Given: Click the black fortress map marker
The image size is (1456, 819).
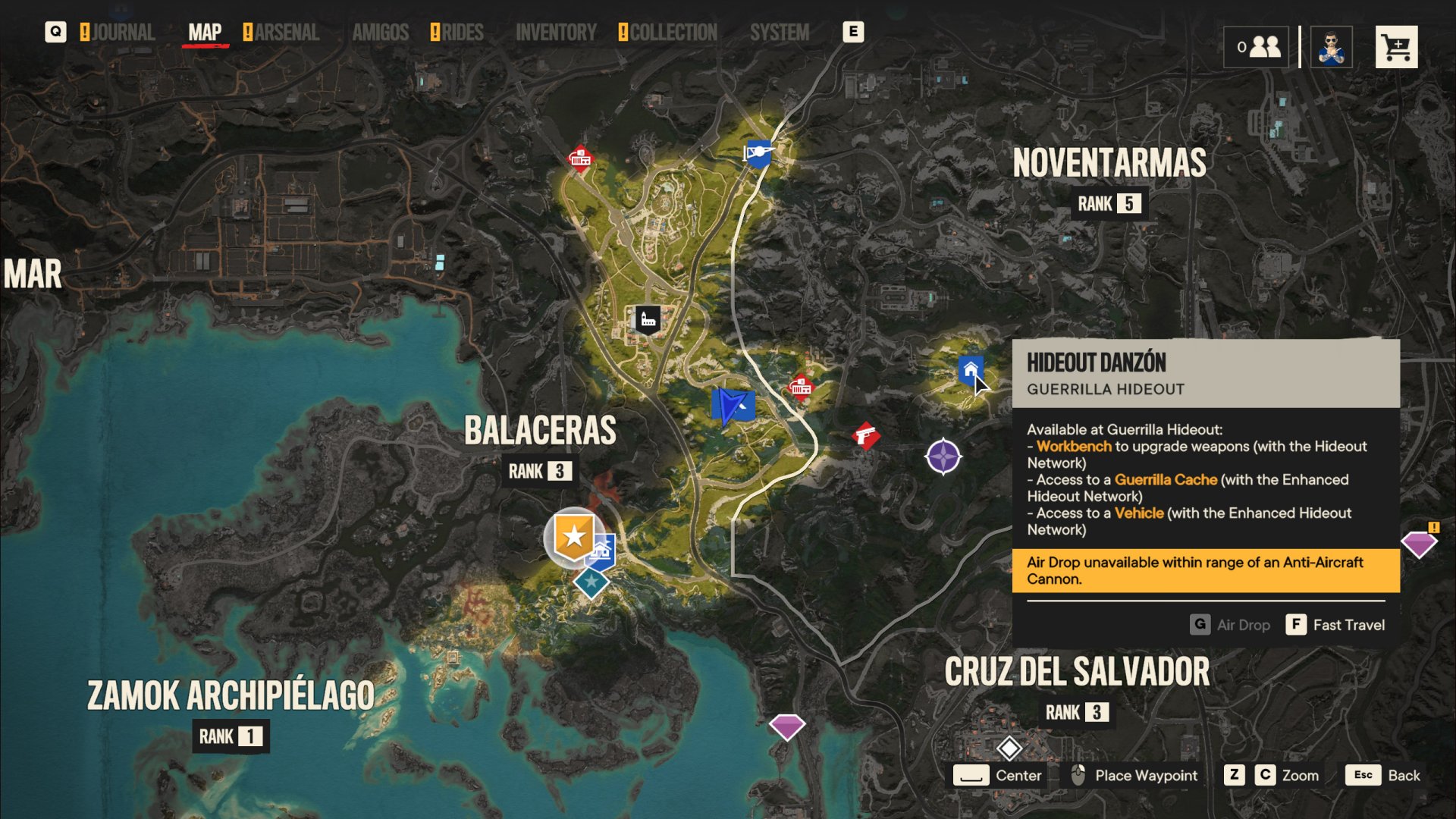Looking at the screenshot, I should point(648,319).
